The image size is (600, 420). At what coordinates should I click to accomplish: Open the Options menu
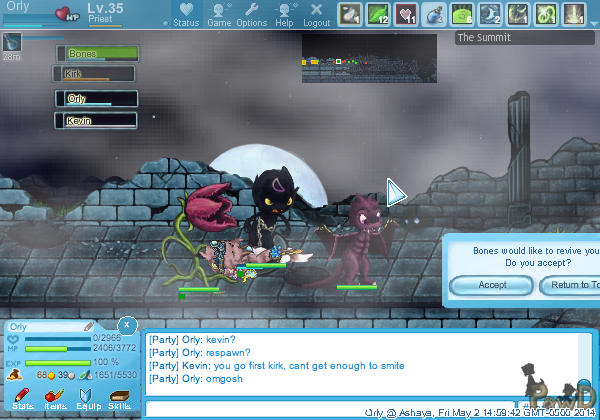(x=251, y=14)
